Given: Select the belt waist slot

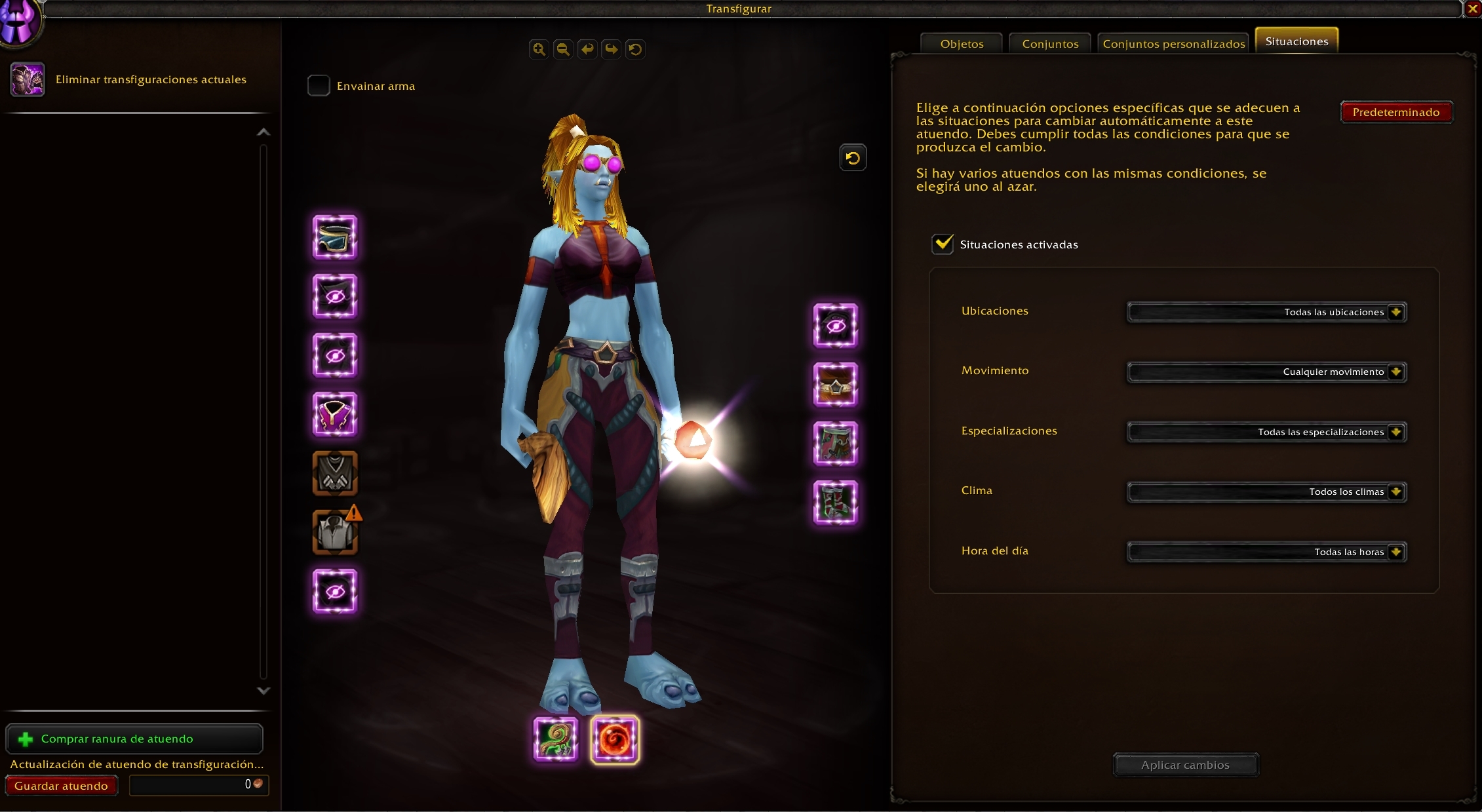Looking at the screenshot, I should [x=836, y=385].
